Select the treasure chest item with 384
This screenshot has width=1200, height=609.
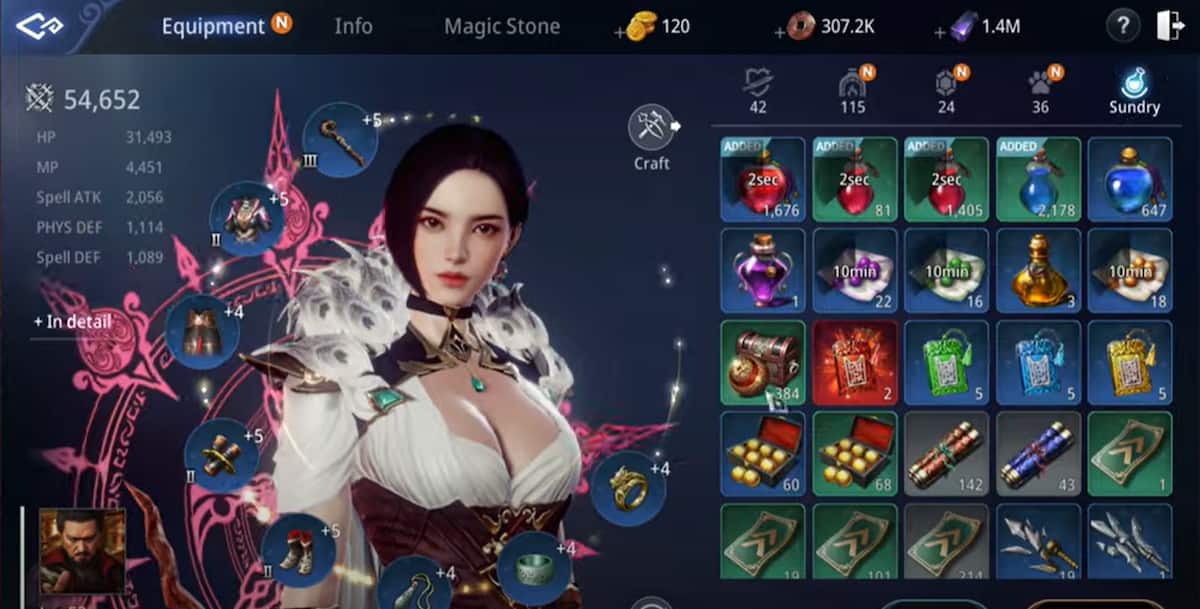762,362
